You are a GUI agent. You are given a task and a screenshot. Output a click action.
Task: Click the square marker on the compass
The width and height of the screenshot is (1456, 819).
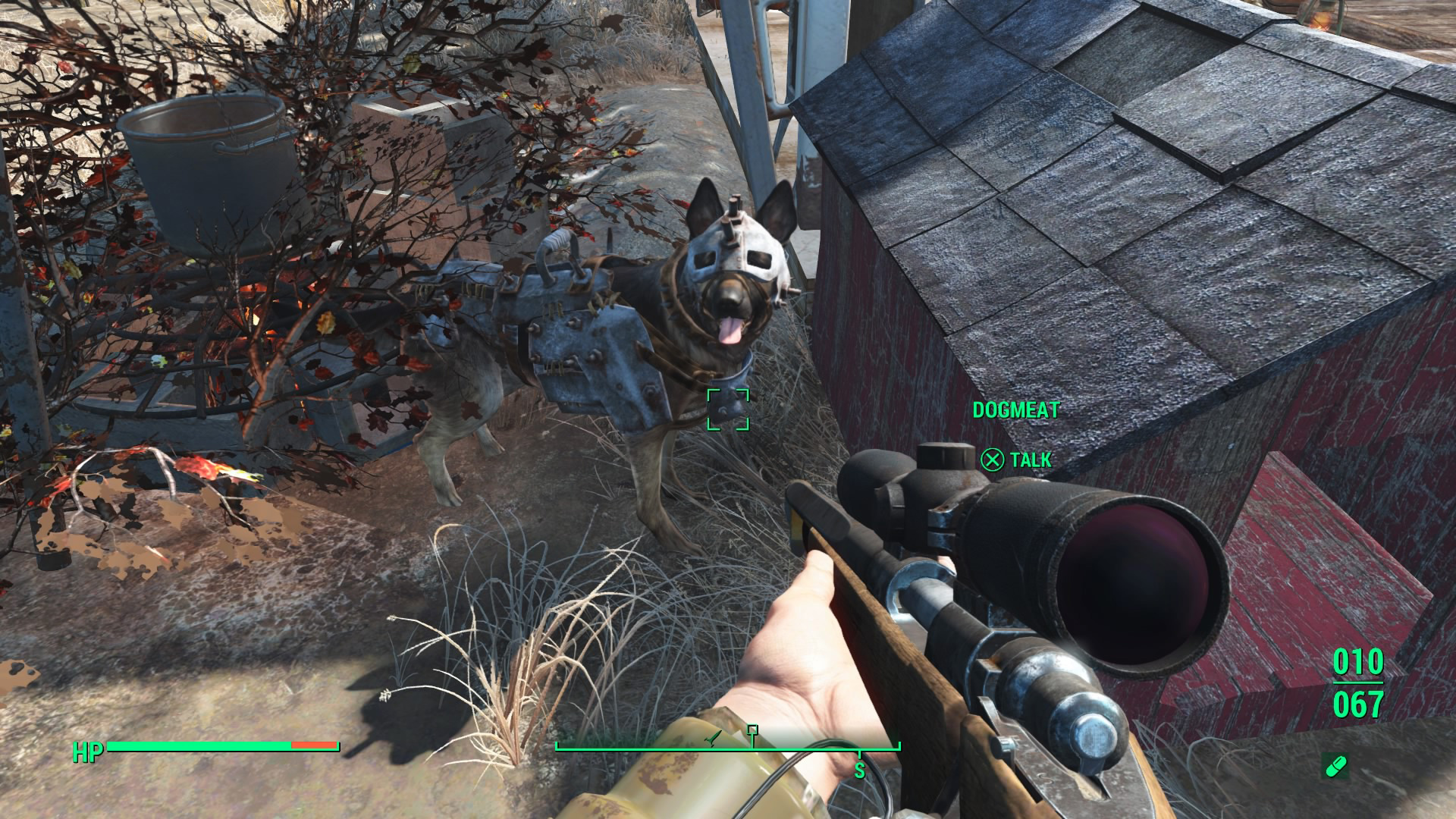(x=752, y=730)
